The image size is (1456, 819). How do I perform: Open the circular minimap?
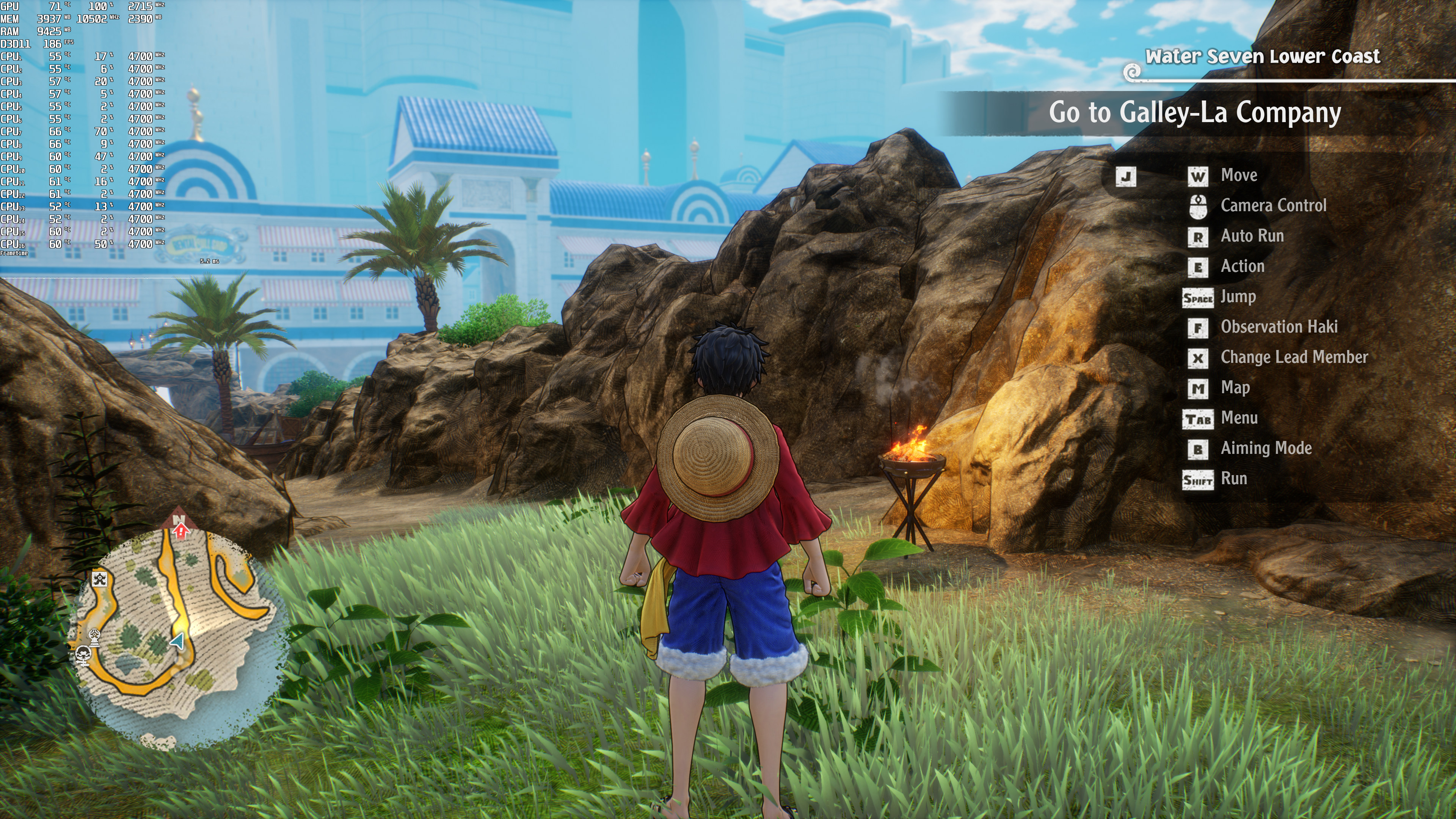tap(175, 633)
